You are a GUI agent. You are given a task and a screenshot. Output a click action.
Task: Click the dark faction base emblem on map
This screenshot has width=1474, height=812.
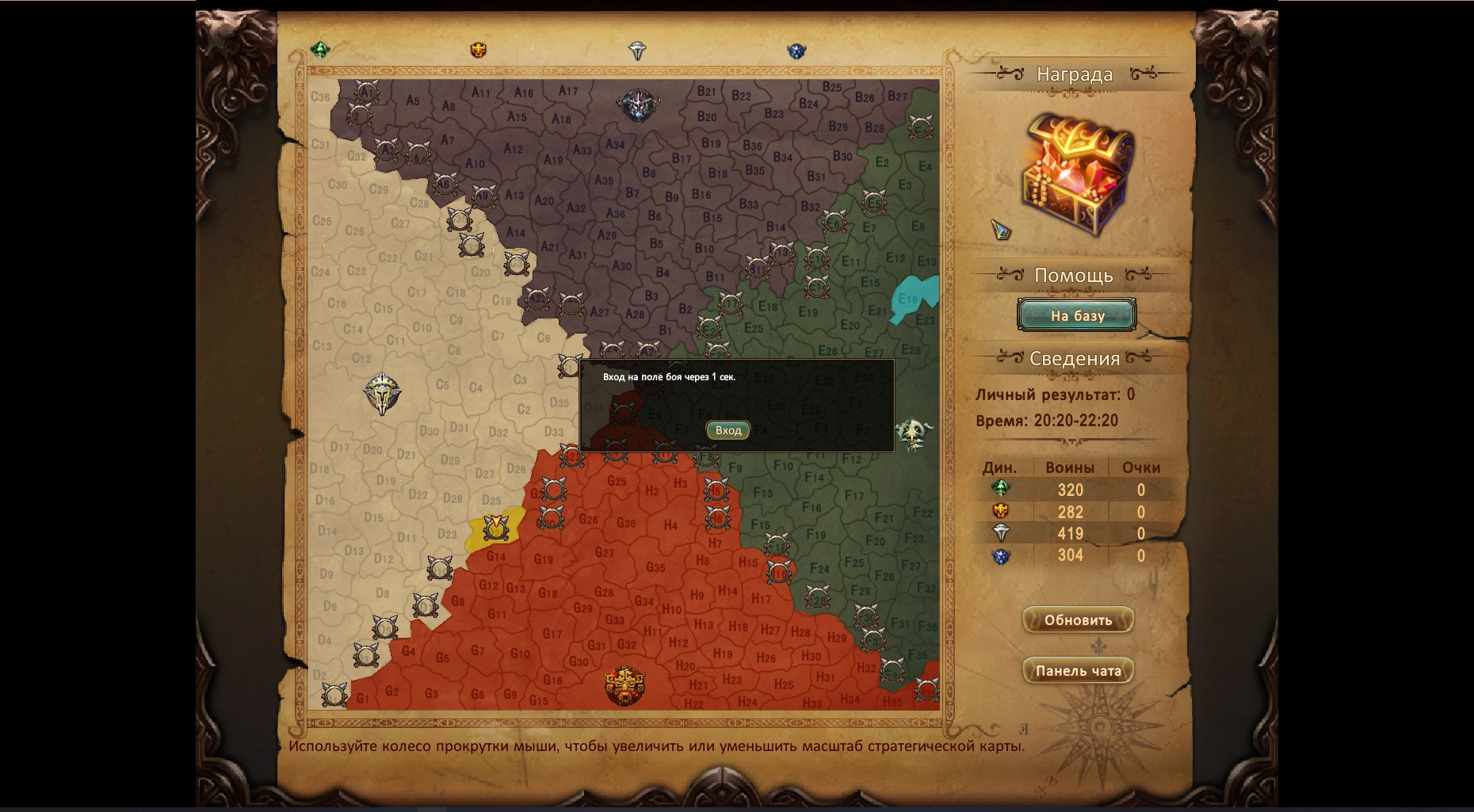tap(638, 105)
